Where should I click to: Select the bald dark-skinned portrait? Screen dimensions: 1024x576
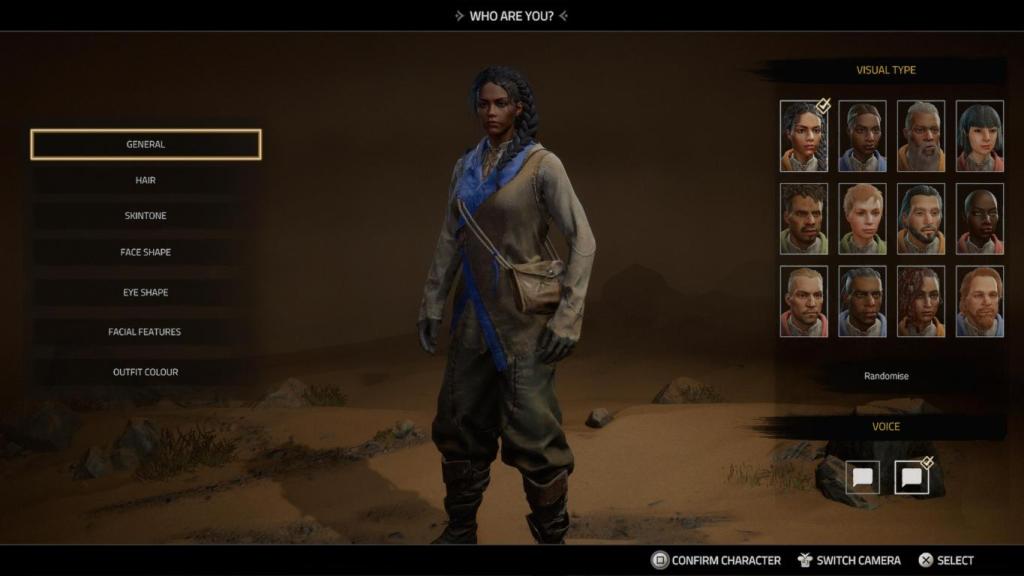(979, 218)
